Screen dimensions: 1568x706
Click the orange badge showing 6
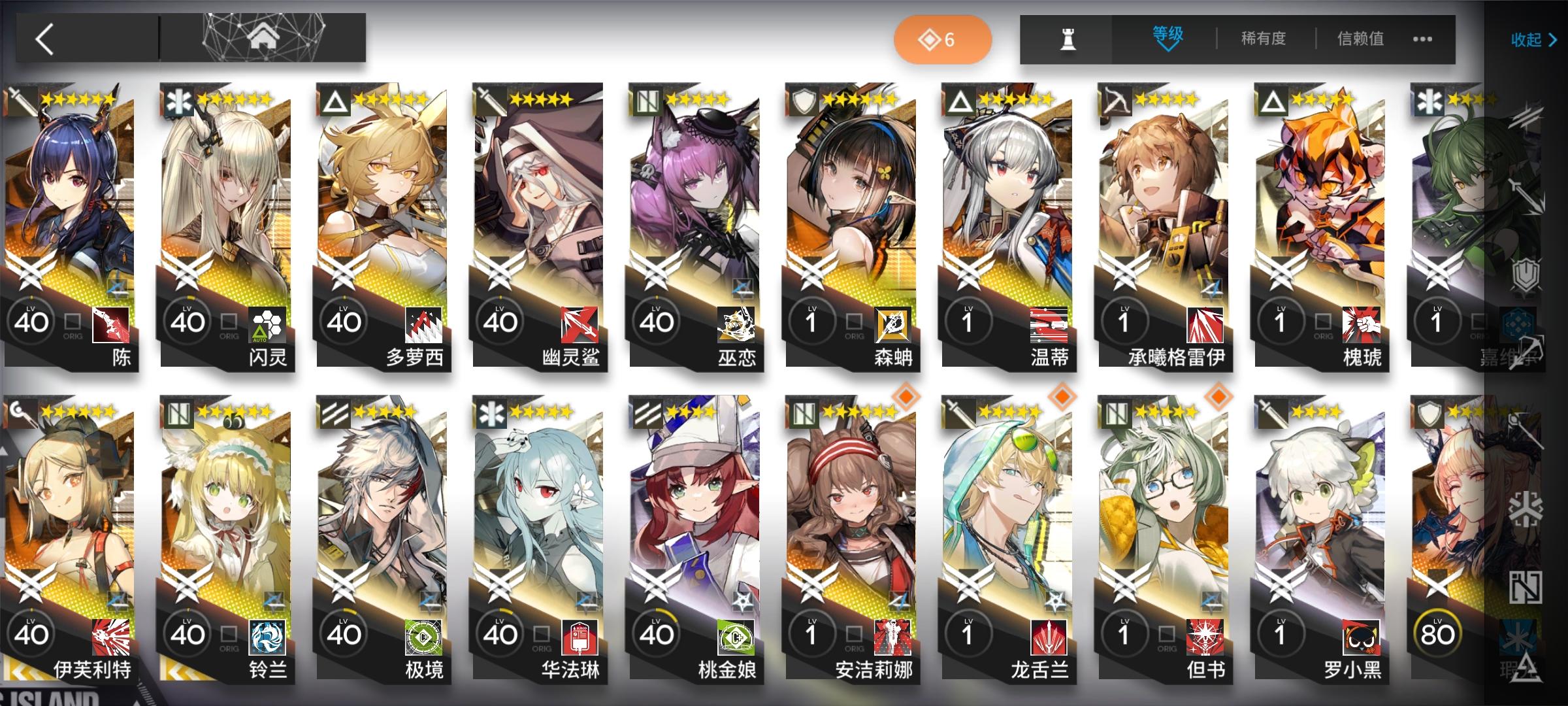click(942, 39)
